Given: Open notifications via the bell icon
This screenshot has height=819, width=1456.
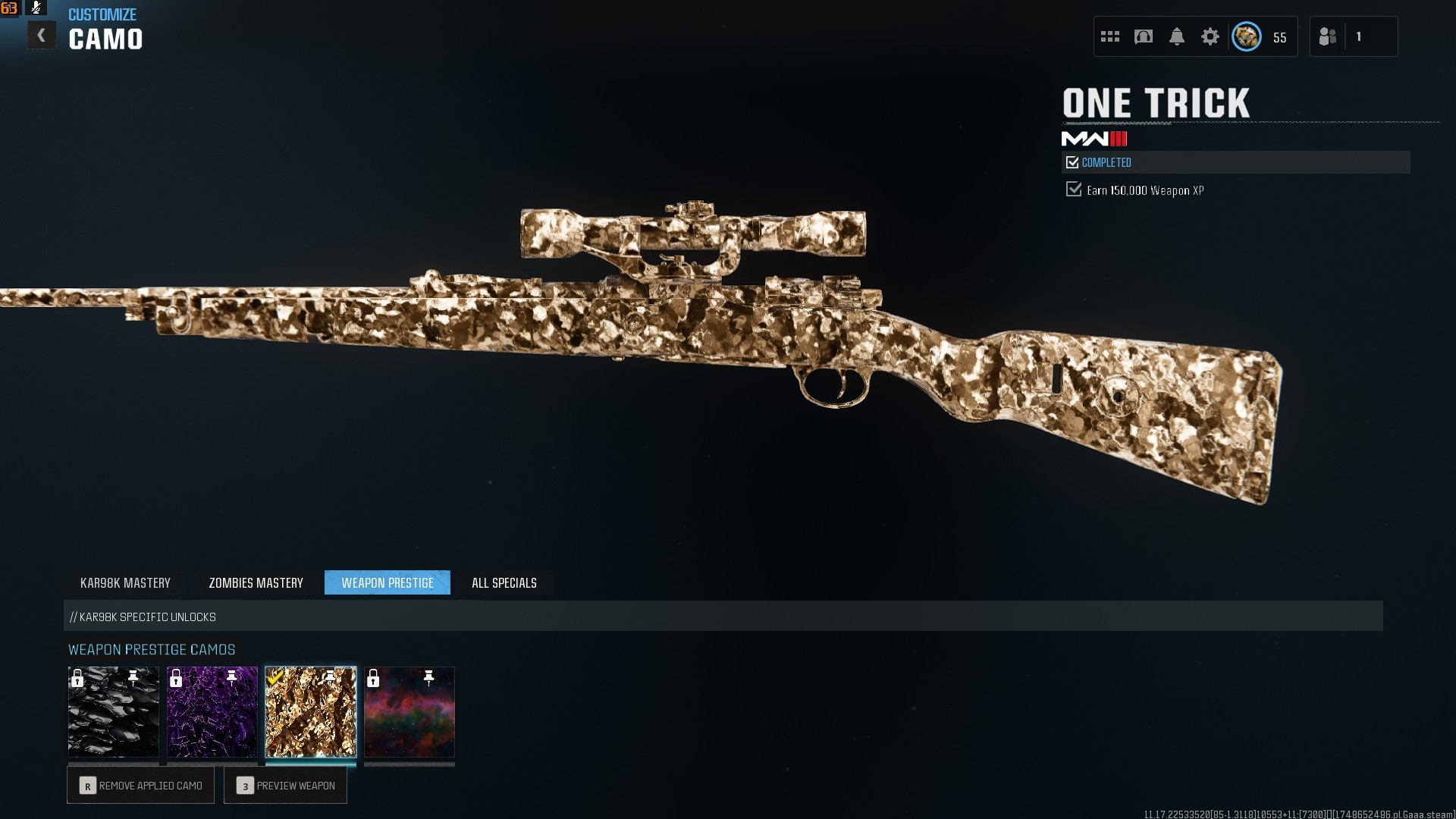Looking at the screenshot, I should [x=1177, y=36].
